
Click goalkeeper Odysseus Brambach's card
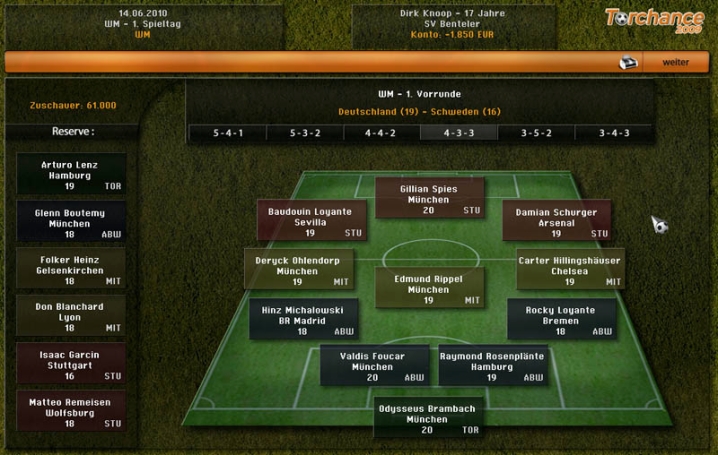pyautogui.click(x=427, y=419)
